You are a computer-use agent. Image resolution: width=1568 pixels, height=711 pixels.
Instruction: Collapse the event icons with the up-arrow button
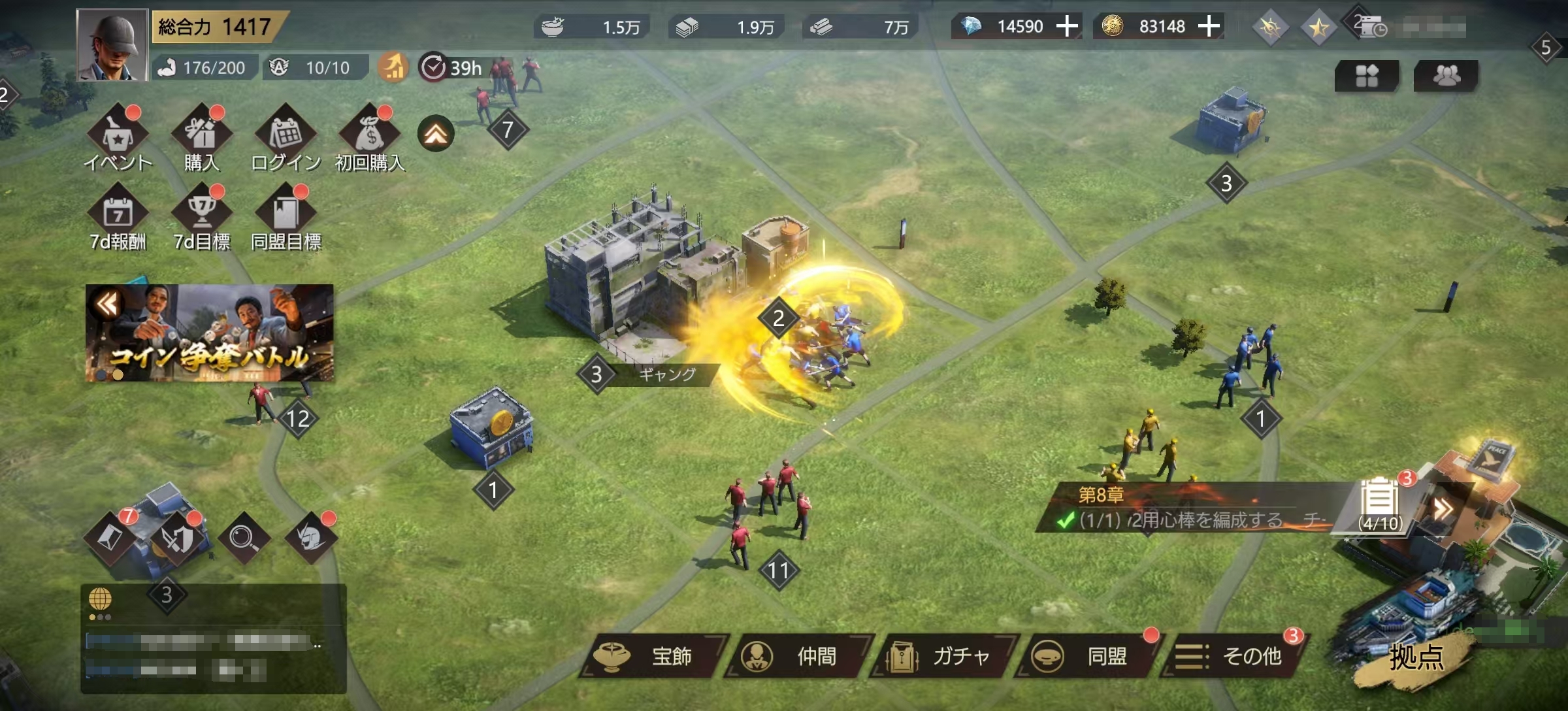[x=436, y=134]
